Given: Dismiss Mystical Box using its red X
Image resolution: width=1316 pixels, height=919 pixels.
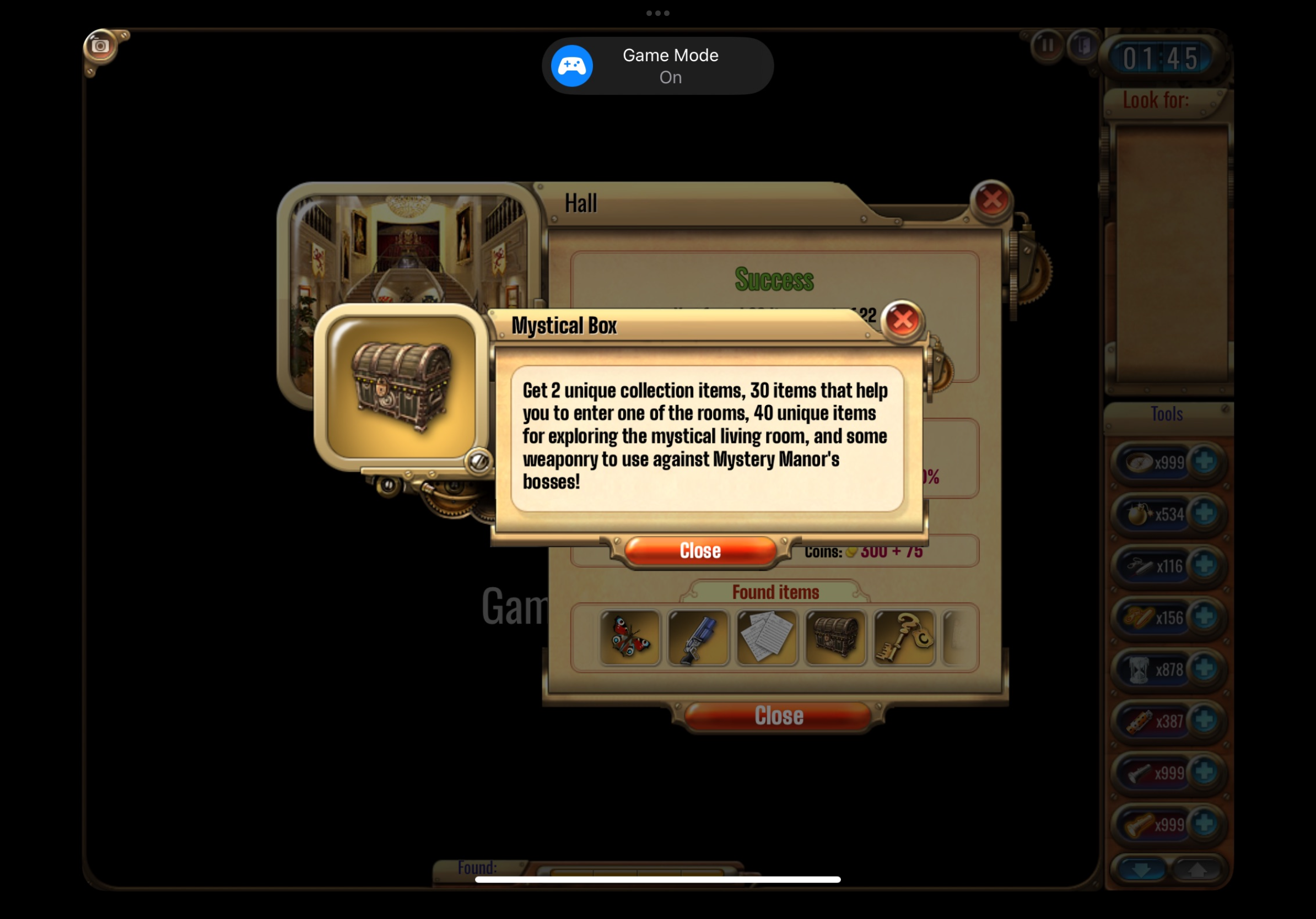Looking at the screenshot, I should coord(902,320).
